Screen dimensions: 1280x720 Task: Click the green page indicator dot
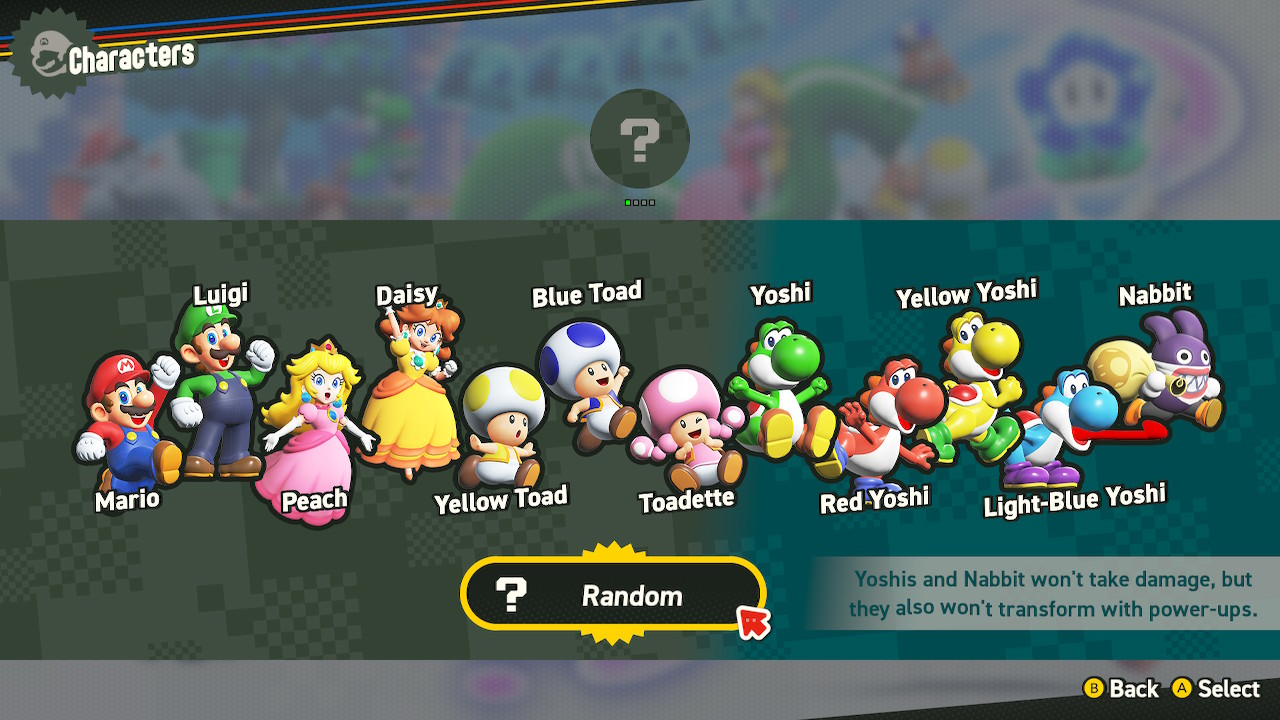tap(630, 202)
